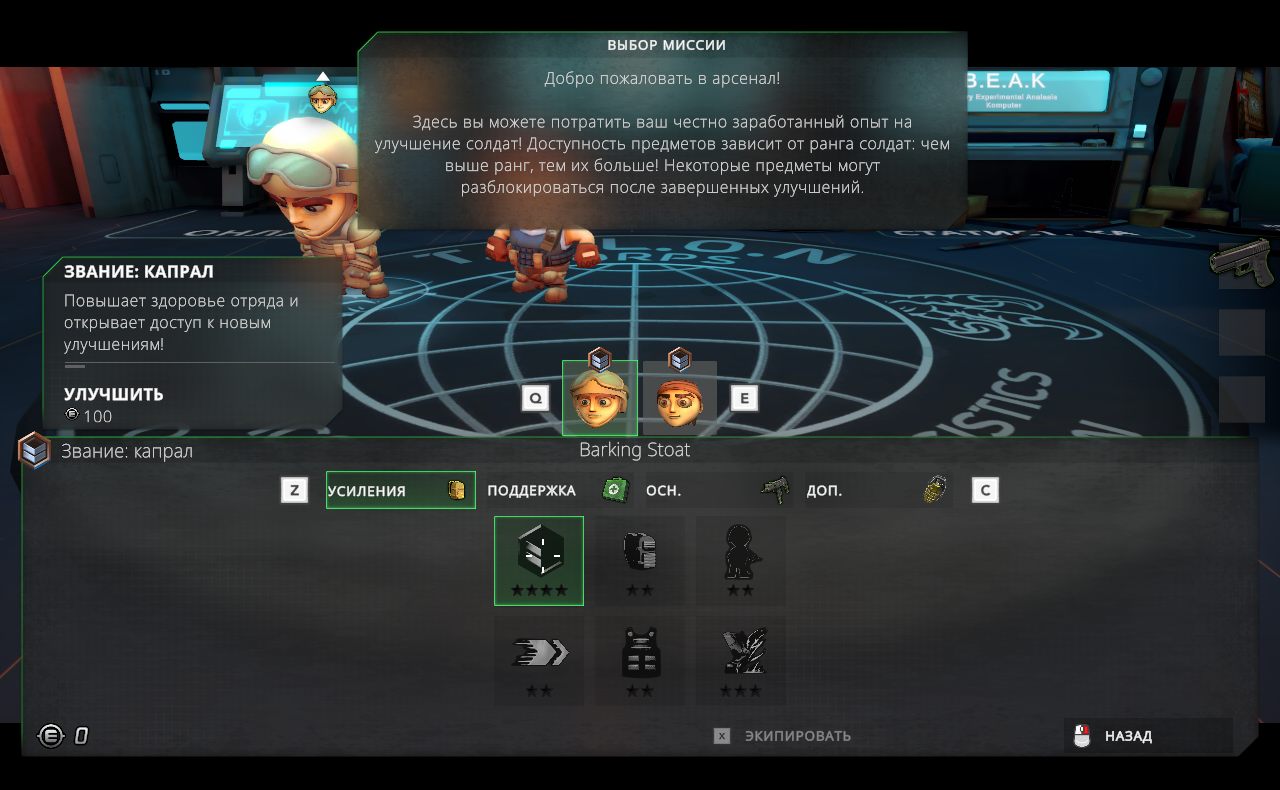Image resolution: width=1280 pixels, height=790 pixels.
Task: Open the ПОДДЕРЖКА category
Action: 530,490
